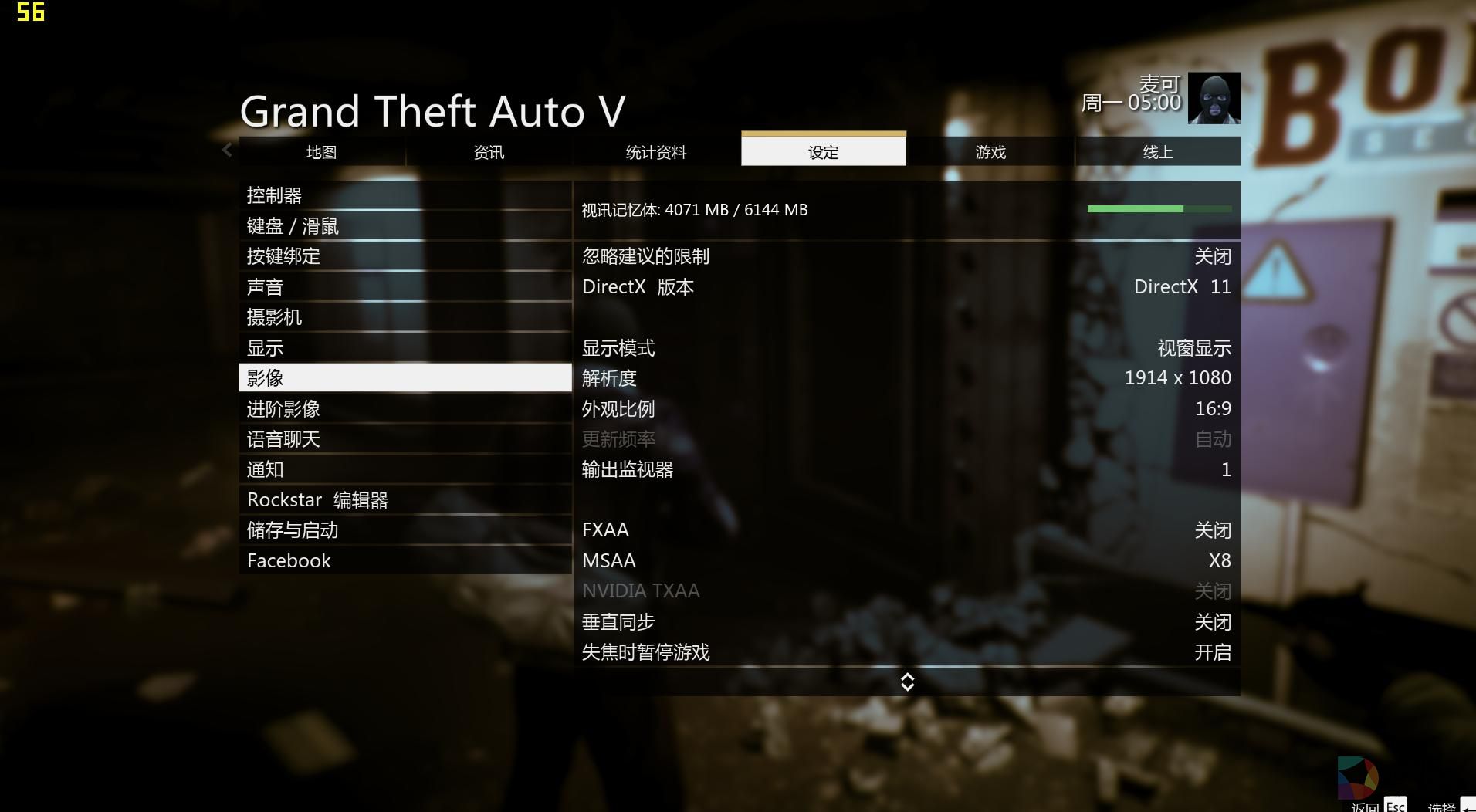Click the left arrow beside the 地图 tab
Image resolution: width=1476 pixels, height=812 pixels.
tap(226, 151)
